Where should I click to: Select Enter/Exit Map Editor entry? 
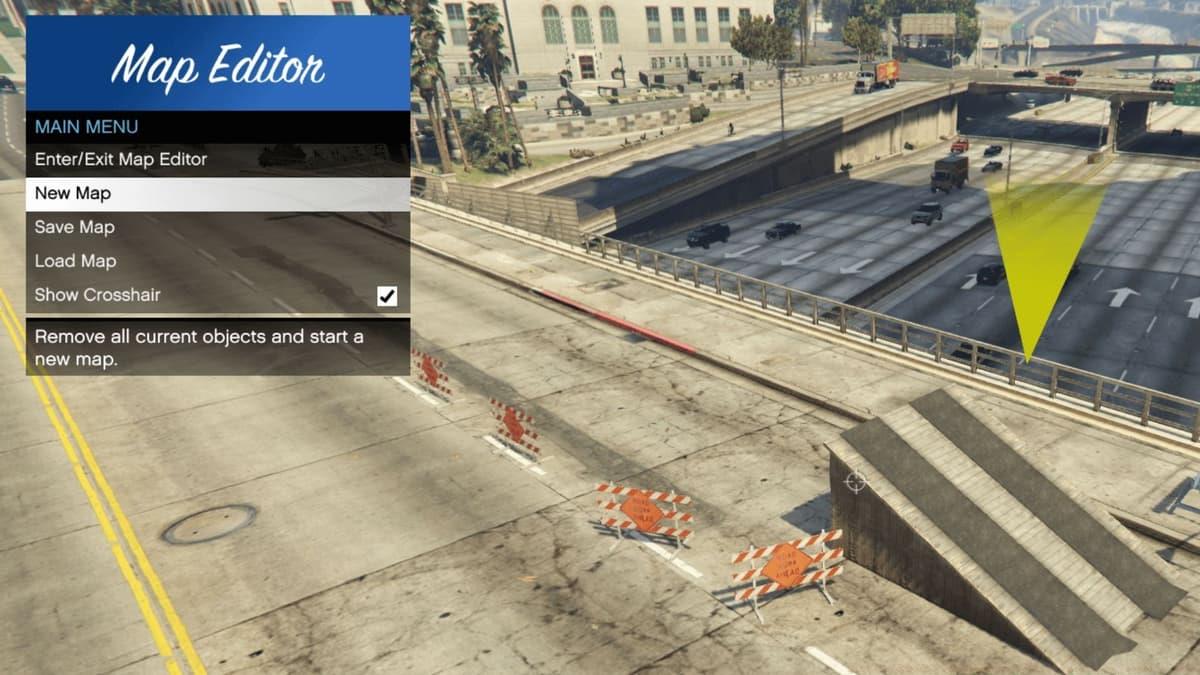click(x=121, y=159)
